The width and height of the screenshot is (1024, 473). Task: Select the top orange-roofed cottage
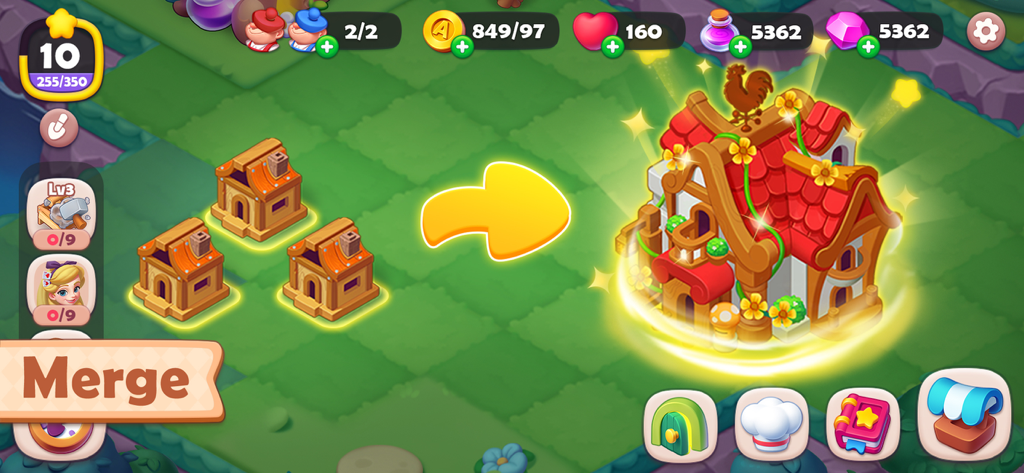259,189
